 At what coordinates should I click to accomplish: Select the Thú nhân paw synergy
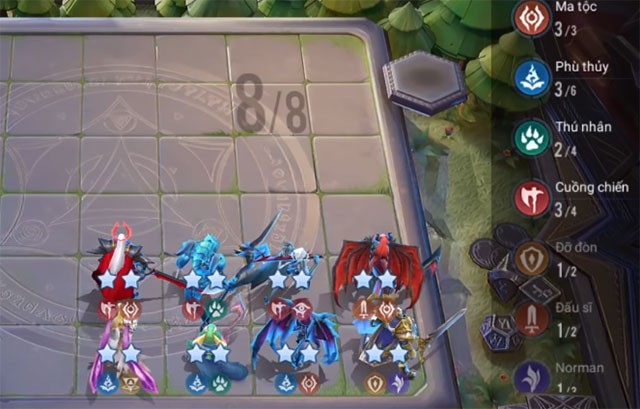pos(530,139)
